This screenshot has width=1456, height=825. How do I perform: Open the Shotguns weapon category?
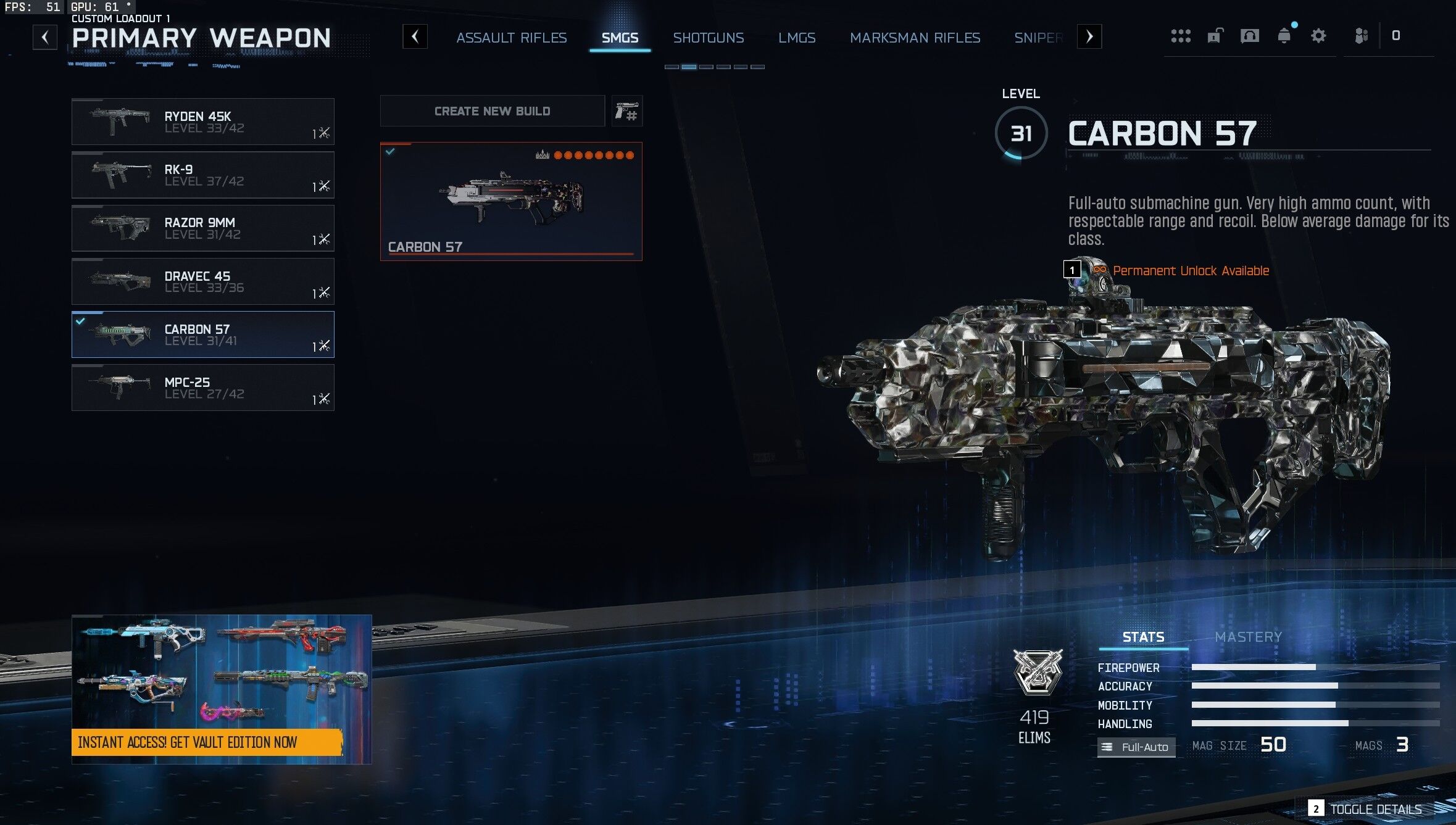click(x=708, y=38)
